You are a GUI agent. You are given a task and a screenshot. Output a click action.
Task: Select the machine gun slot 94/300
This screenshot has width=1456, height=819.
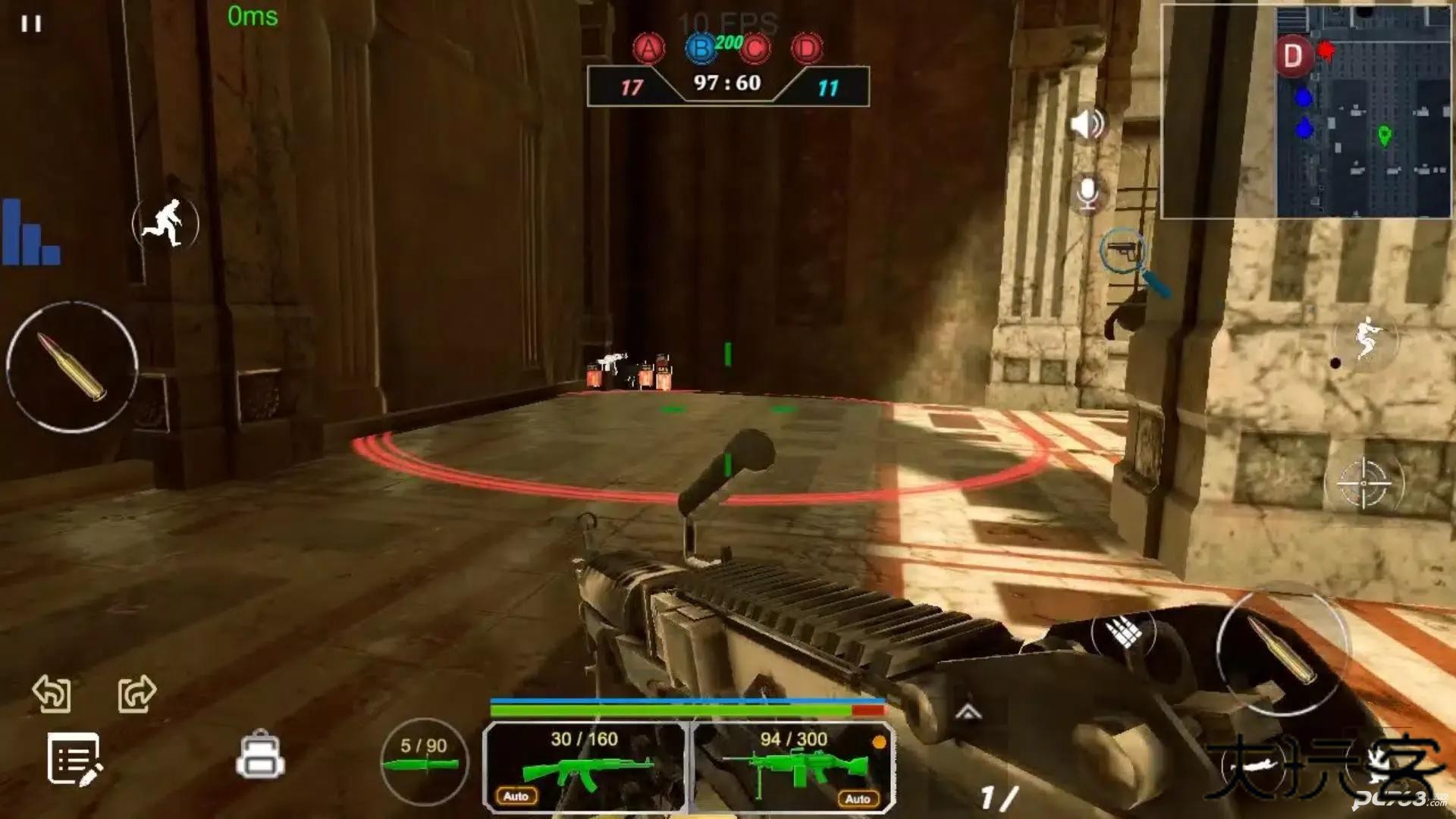pos(794,766)
